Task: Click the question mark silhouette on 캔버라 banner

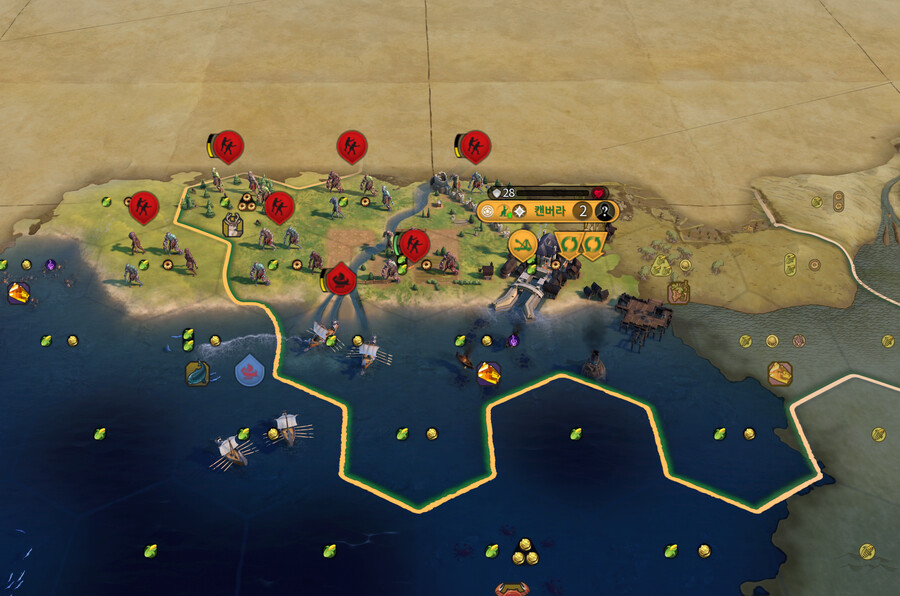Action: point(603,211)
